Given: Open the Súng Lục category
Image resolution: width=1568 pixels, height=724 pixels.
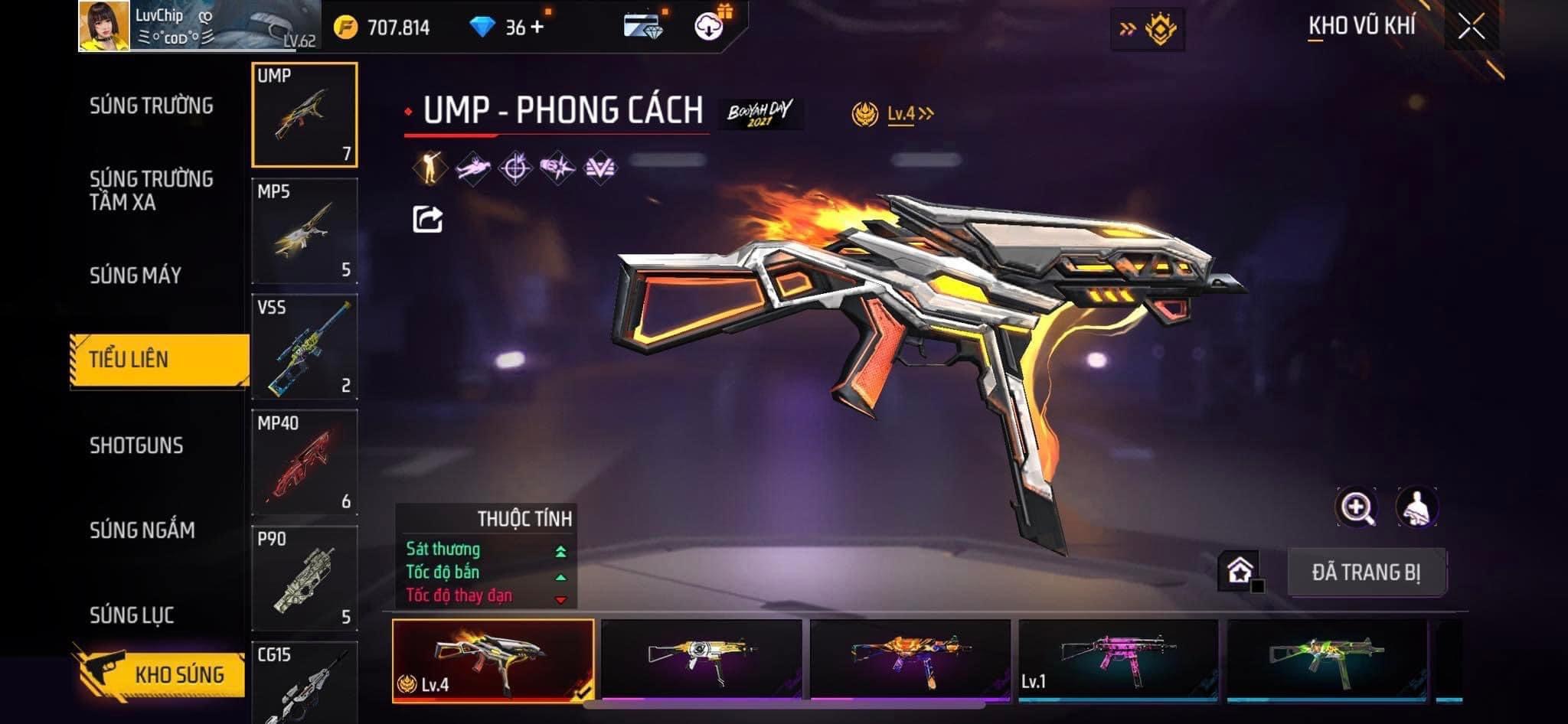Looking at the screenshot, I should (x=132, y=615).
